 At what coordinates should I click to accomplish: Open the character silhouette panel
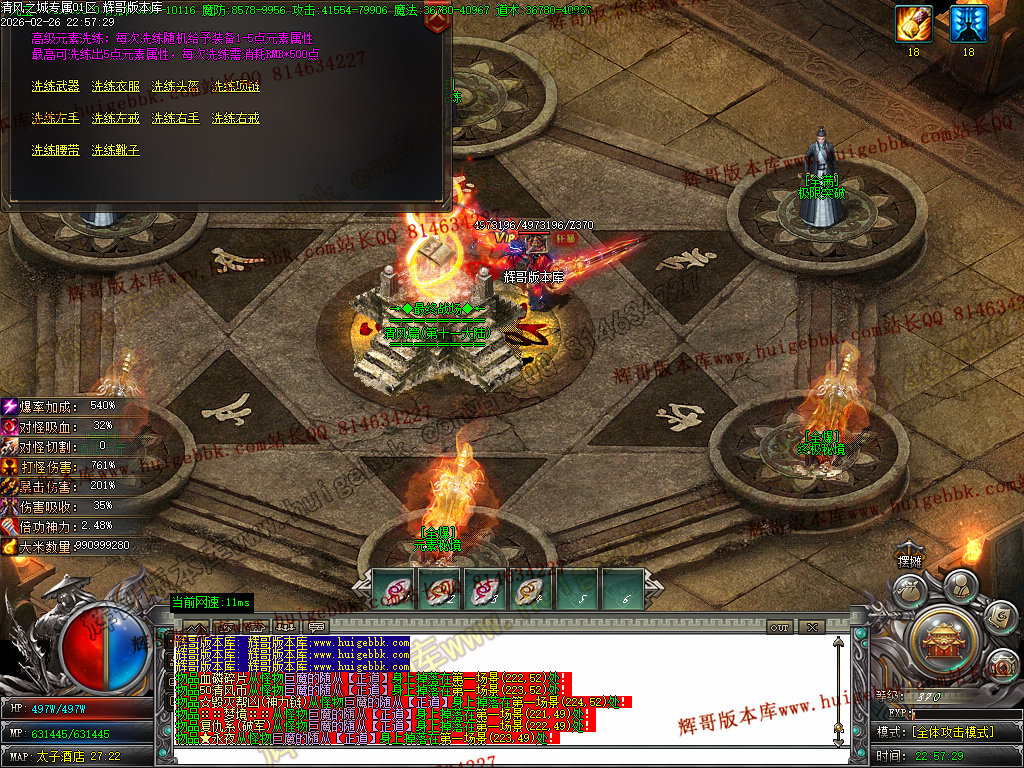(959, 583)
